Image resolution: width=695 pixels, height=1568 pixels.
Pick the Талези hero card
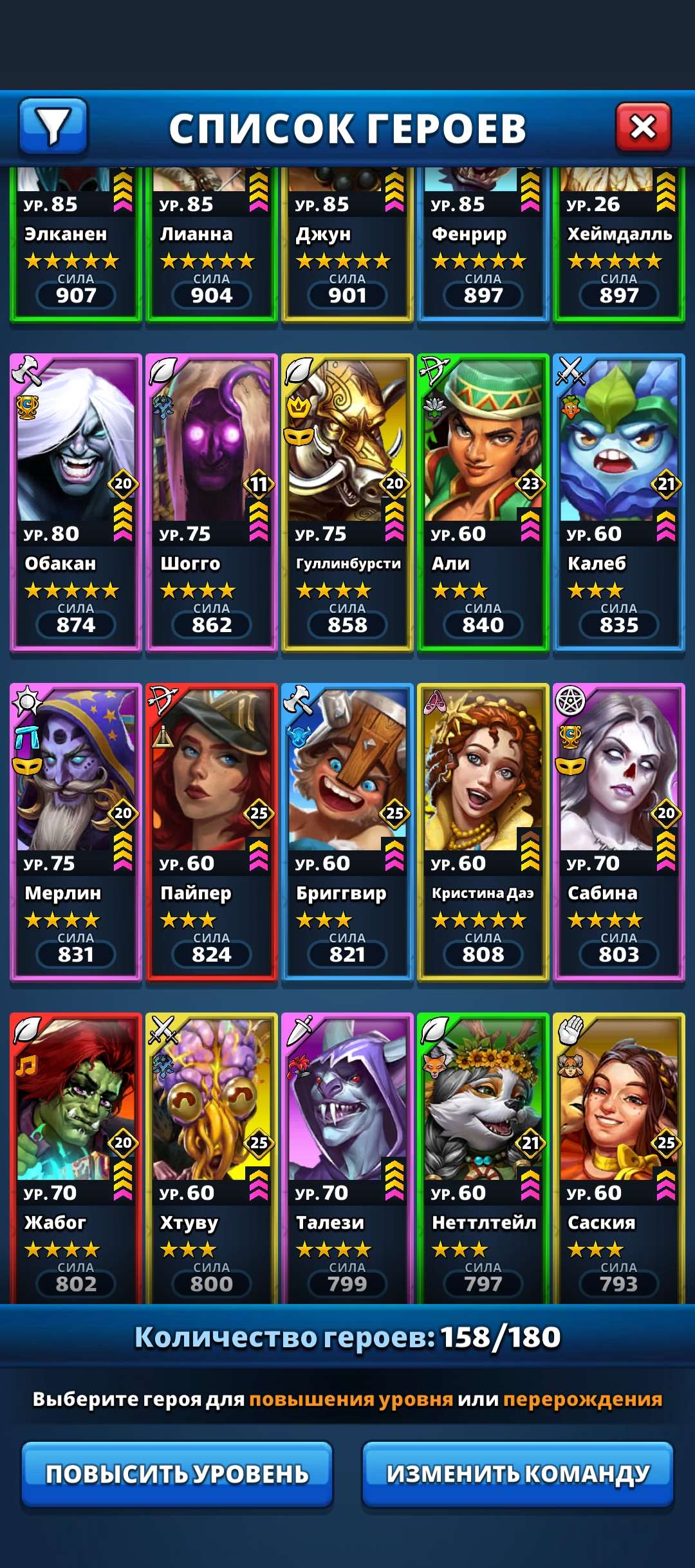[347, 1159]
